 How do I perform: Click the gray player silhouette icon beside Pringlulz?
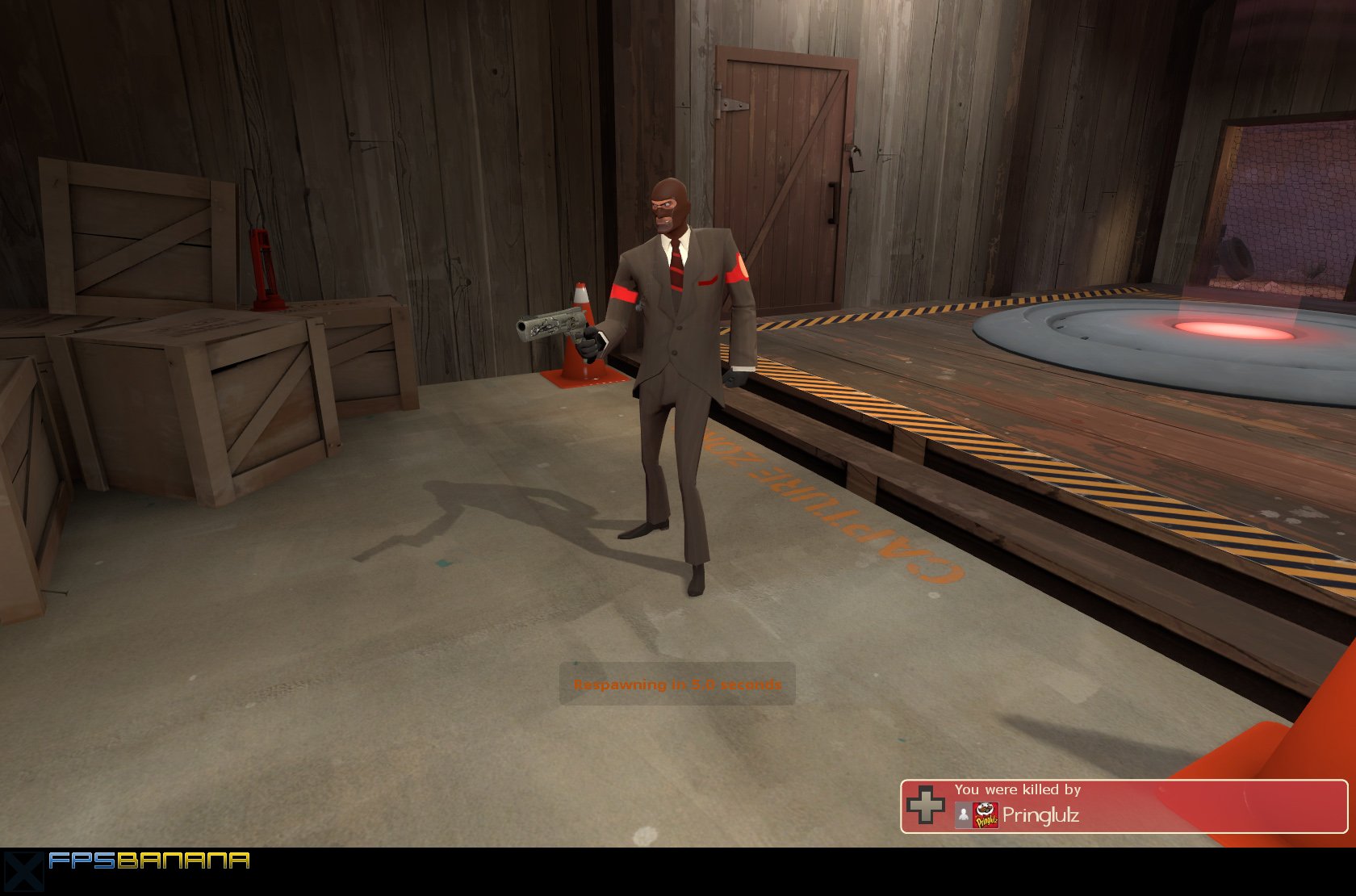[x=963, y=814]
